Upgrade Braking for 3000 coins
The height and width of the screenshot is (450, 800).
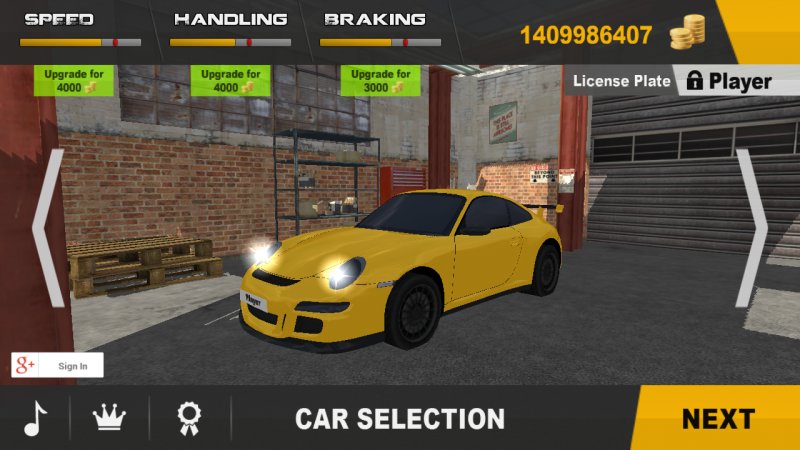click(x=380, y=81)
